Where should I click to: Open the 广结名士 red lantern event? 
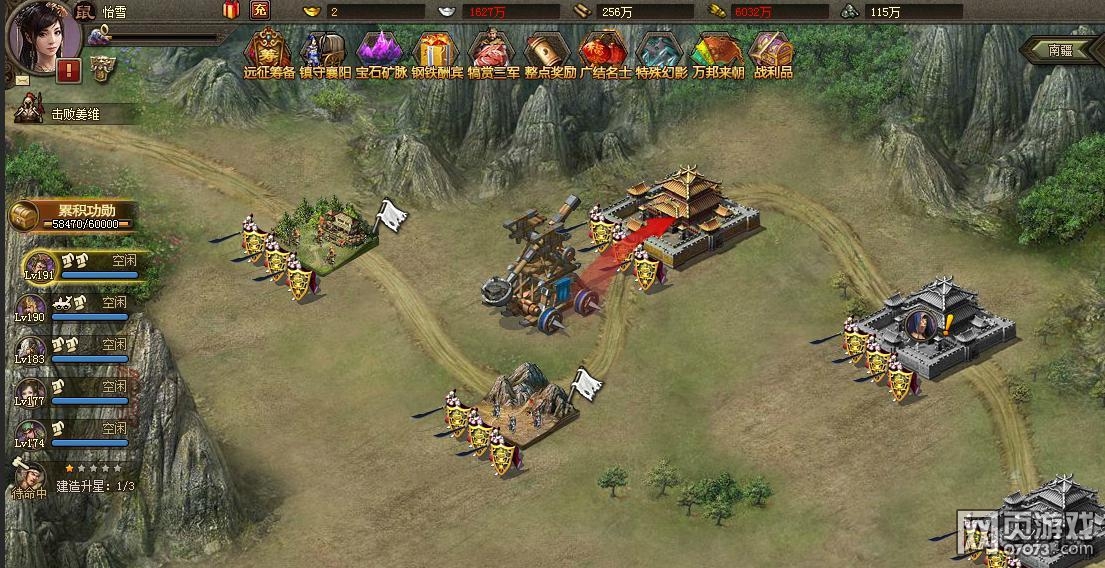coord(604,50)
